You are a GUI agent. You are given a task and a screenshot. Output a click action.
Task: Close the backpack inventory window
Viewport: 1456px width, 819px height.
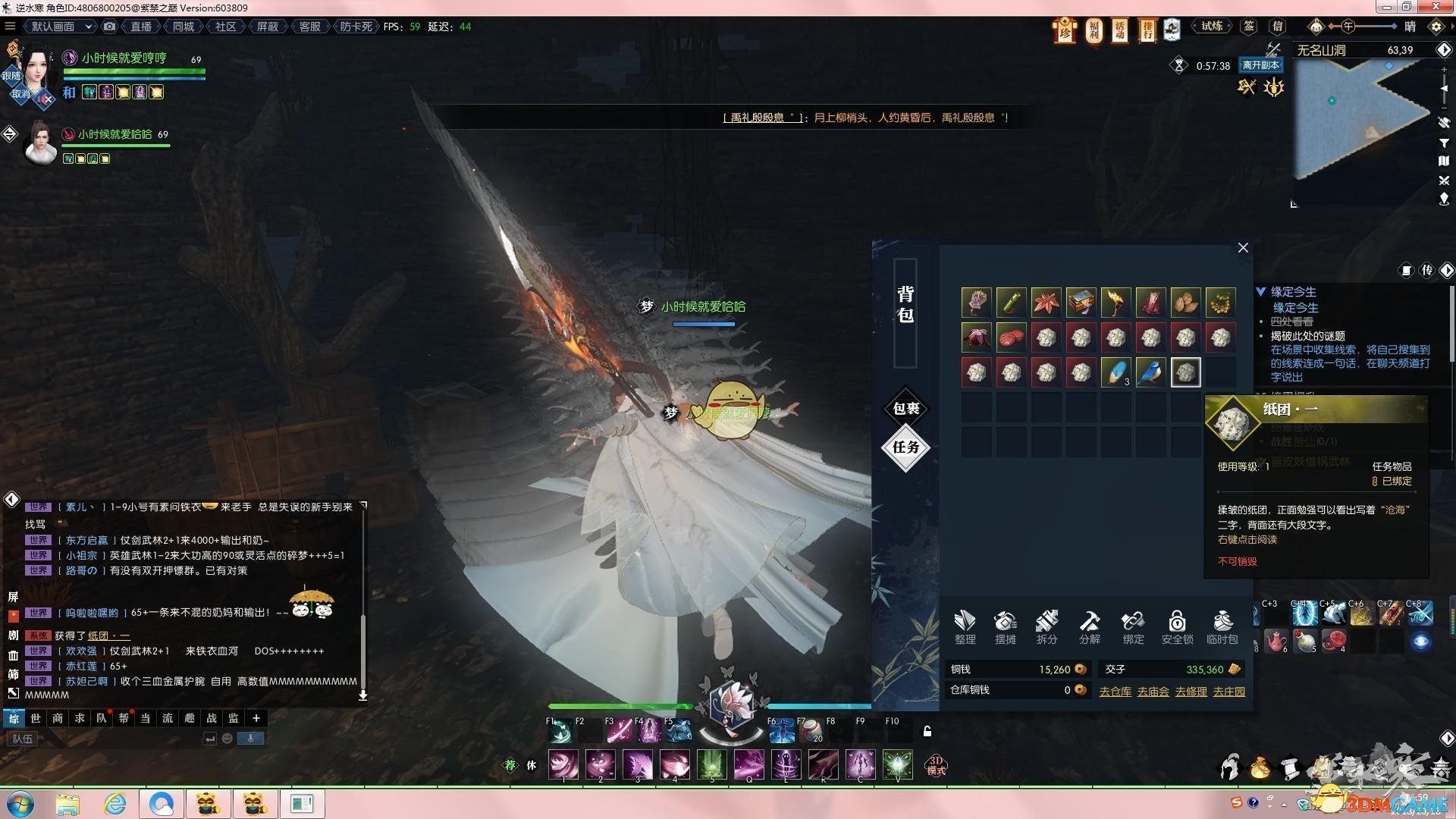tap(1243, 248)
